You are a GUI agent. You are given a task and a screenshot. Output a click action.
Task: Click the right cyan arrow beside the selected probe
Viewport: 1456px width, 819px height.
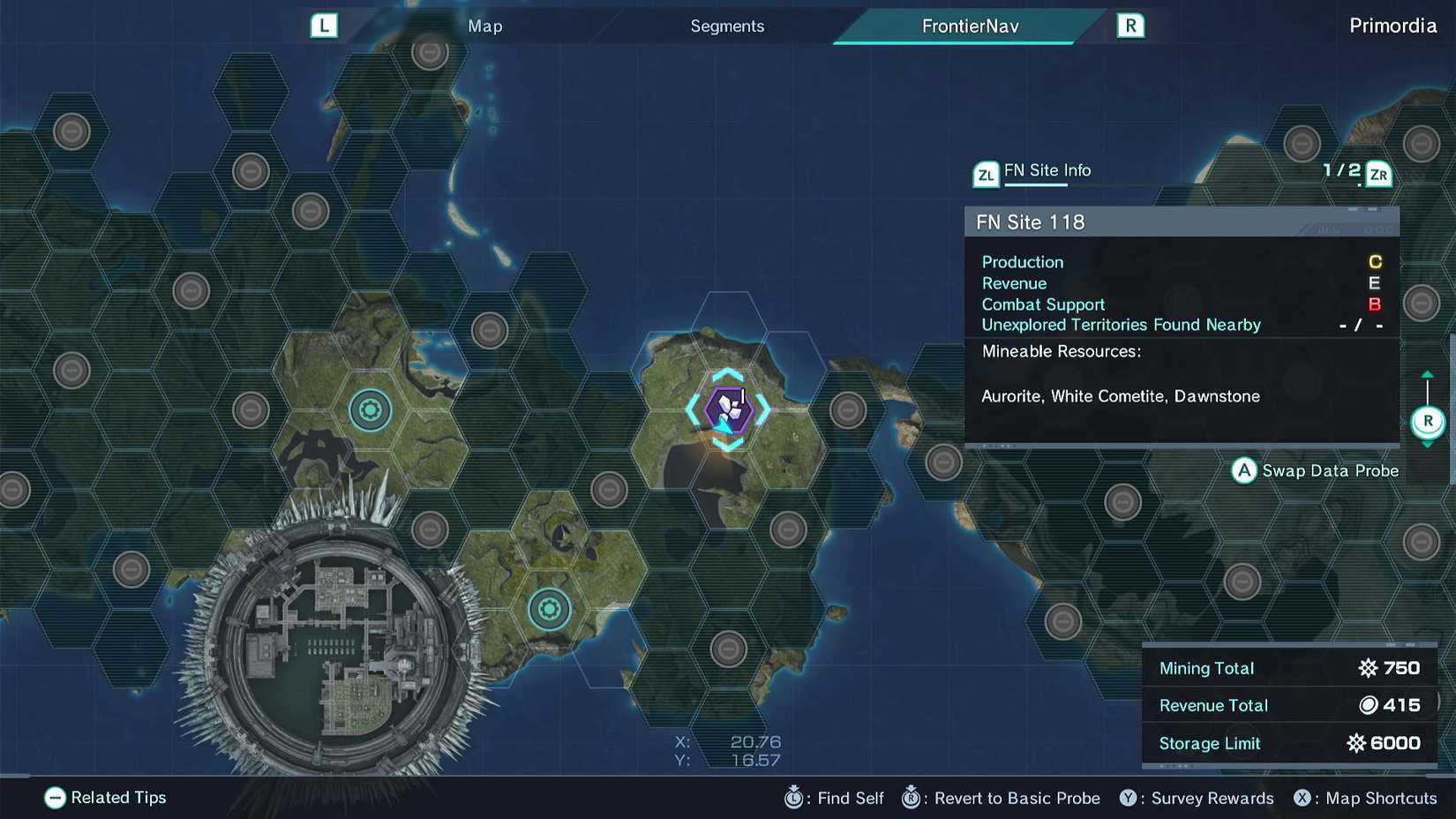coord(762,409)
